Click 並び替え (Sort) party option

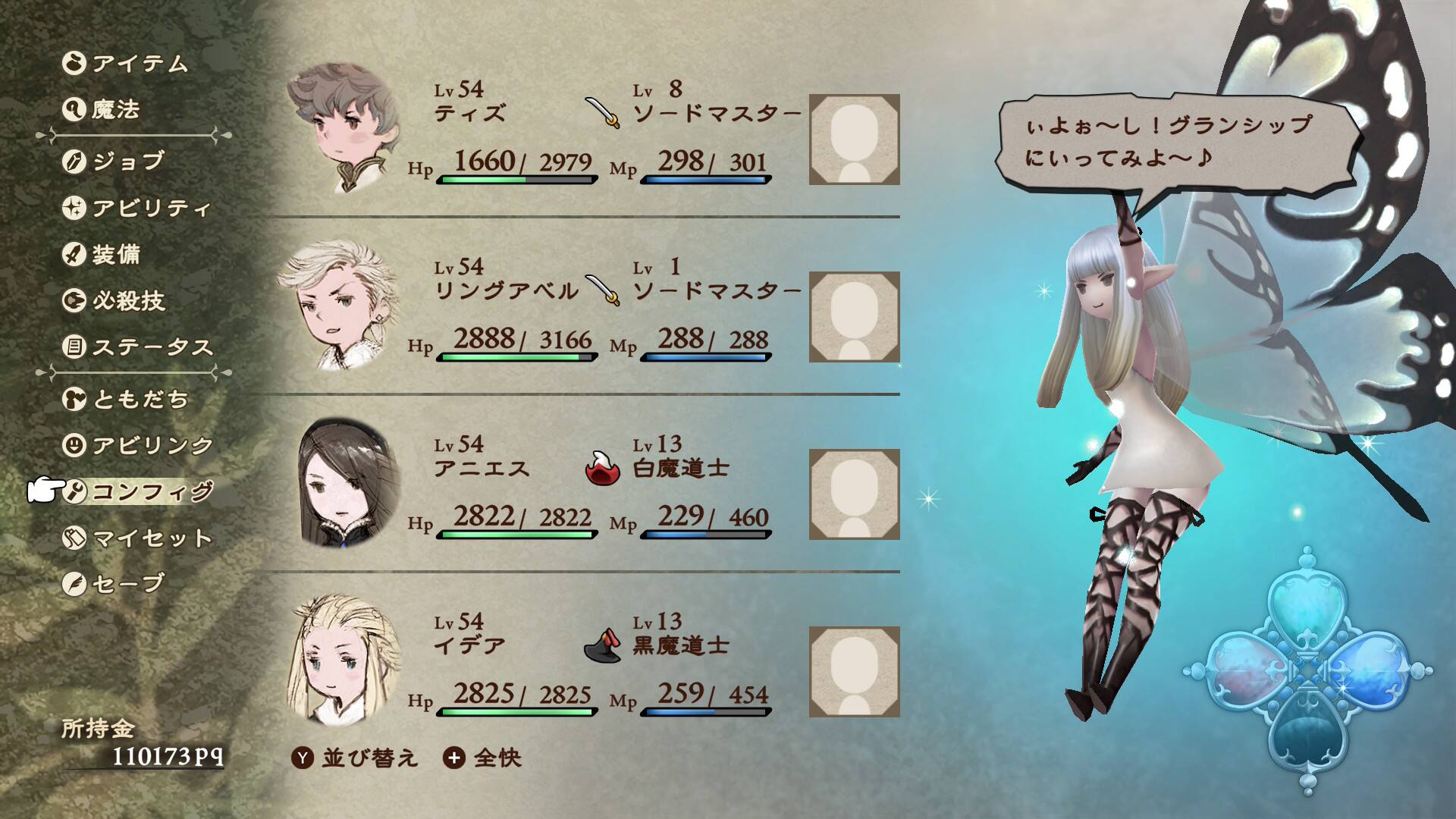click(355, 758)
